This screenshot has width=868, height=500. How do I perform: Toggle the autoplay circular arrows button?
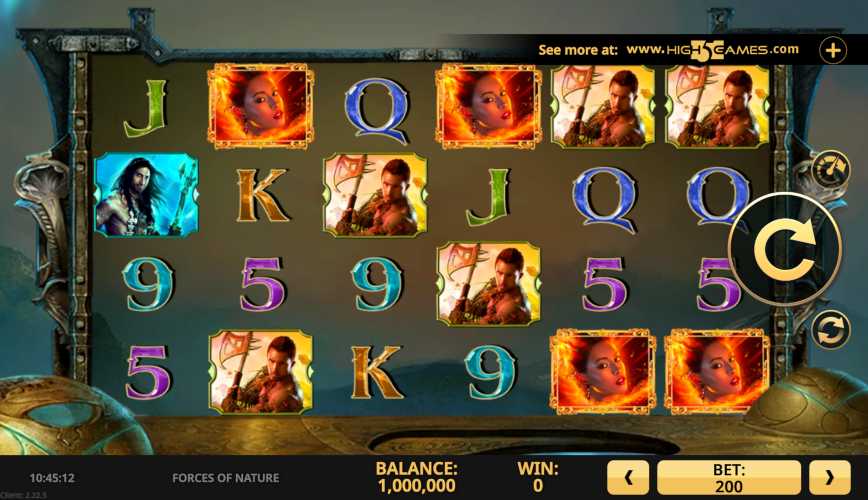tap(829, 329)
